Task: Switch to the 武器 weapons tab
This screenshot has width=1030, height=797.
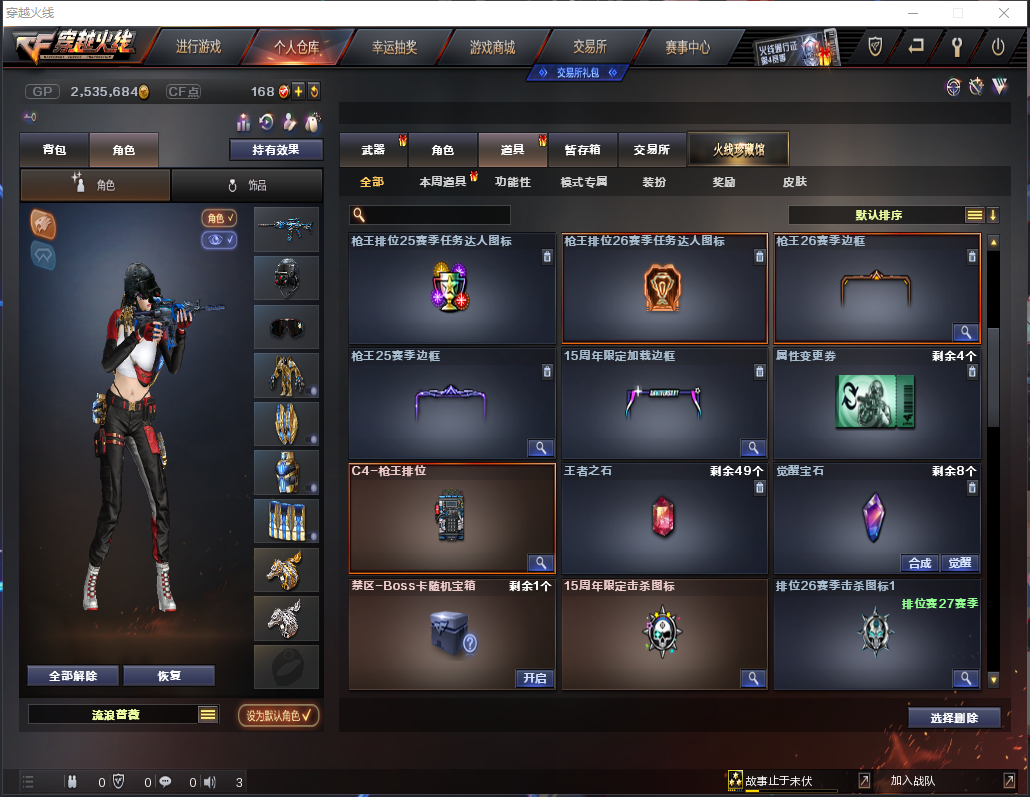Action: [373, 150]
